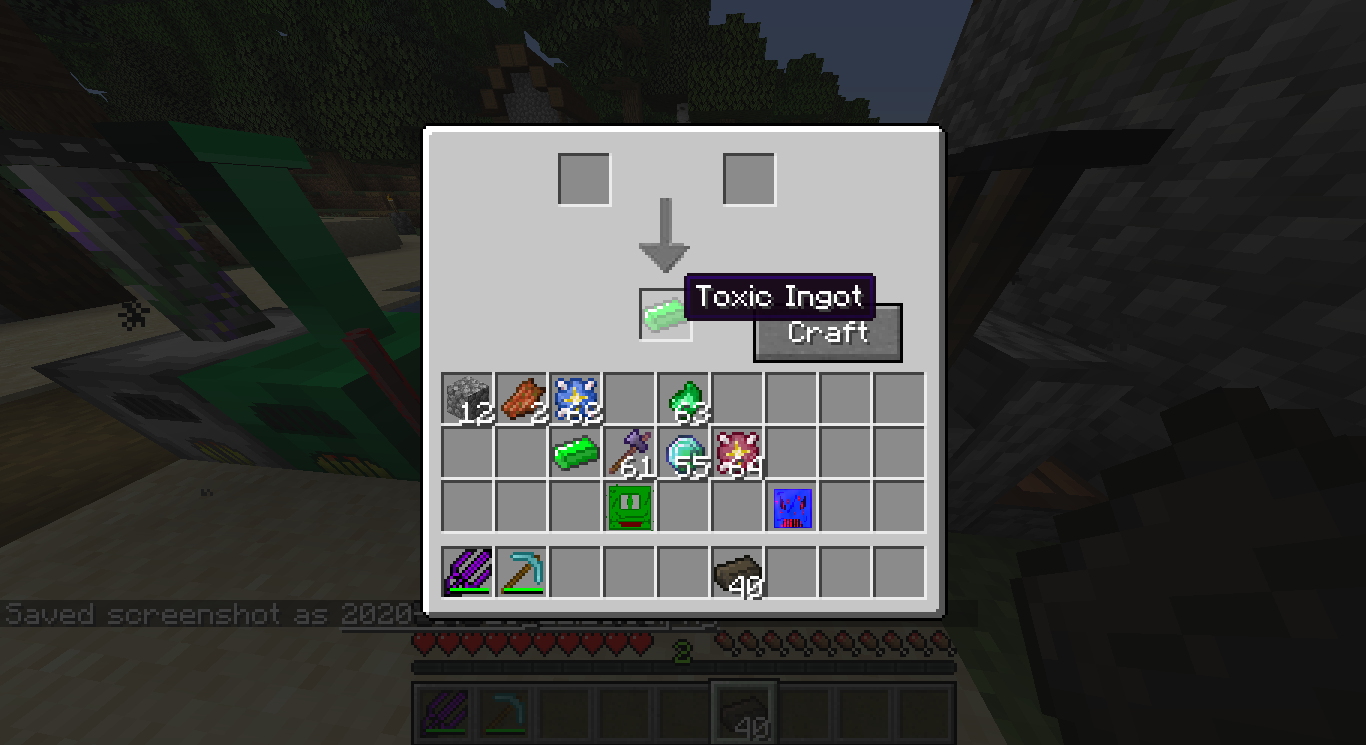Select the cobblestone stack of 12

[467, 399]
